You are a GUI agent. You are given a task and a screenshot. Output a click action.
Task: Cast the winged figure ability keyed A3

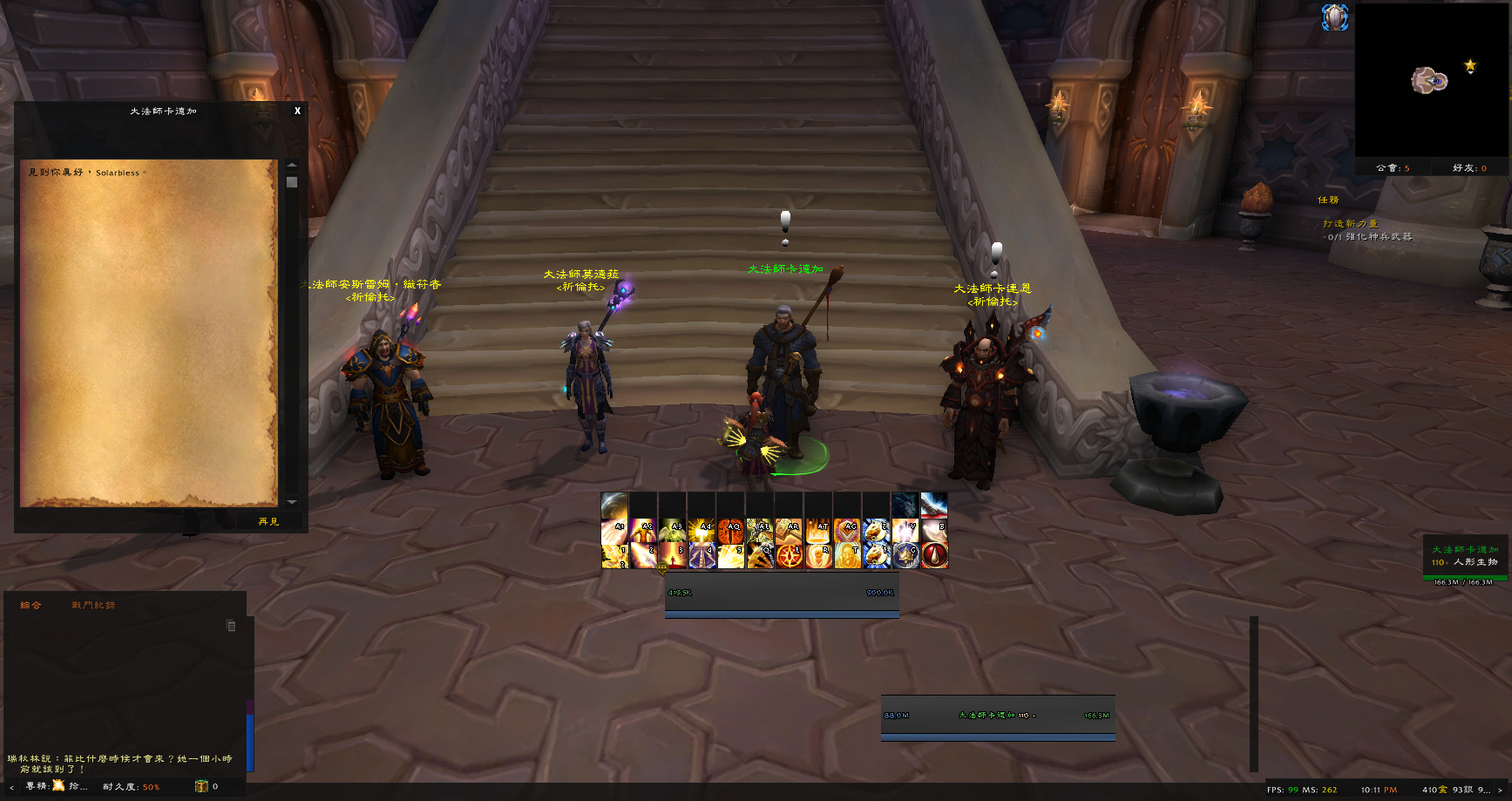pyautogui.click(x=672, y=530)
